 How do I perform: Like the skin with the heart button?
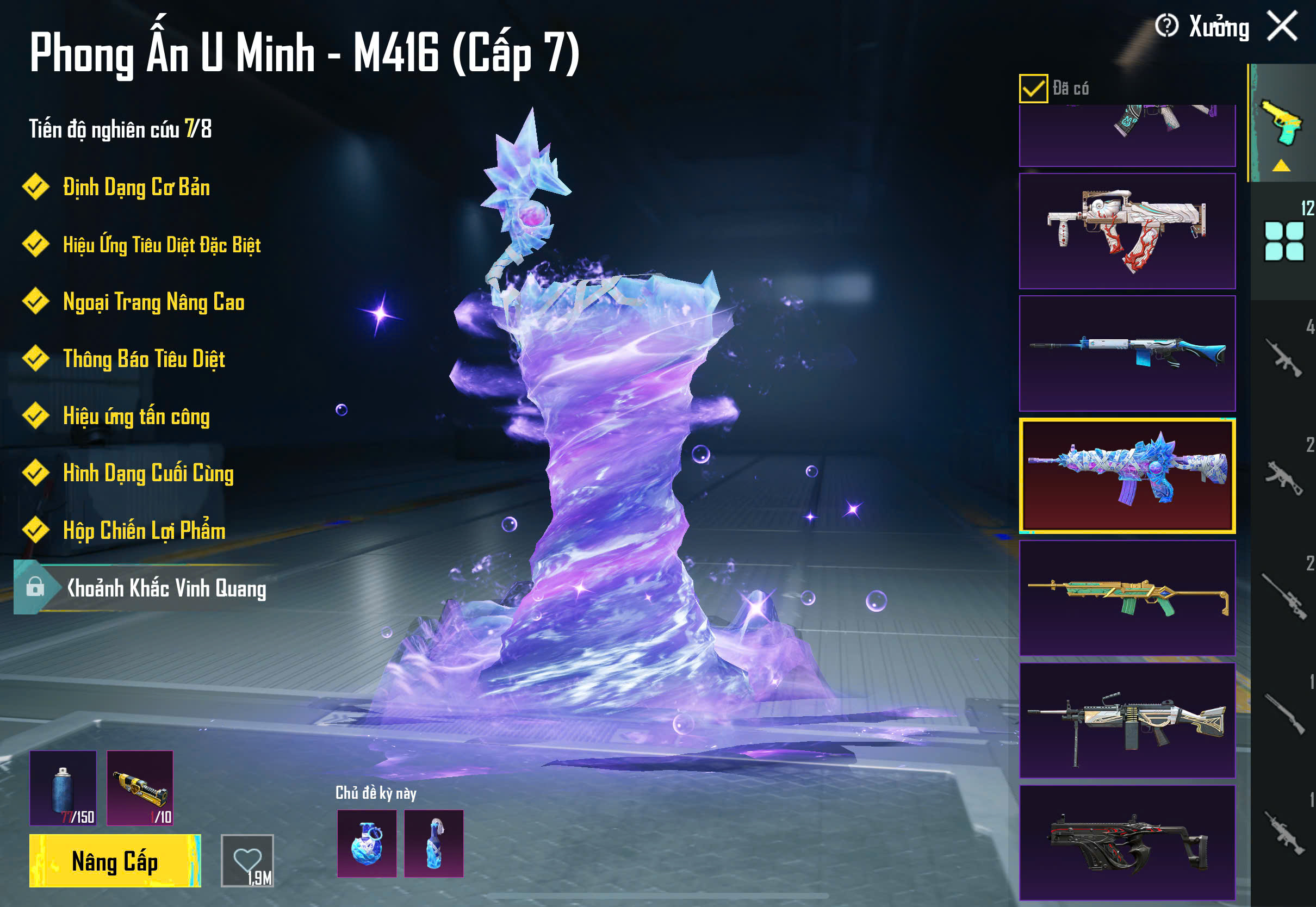pyautogui.click(x=247, y=860)
